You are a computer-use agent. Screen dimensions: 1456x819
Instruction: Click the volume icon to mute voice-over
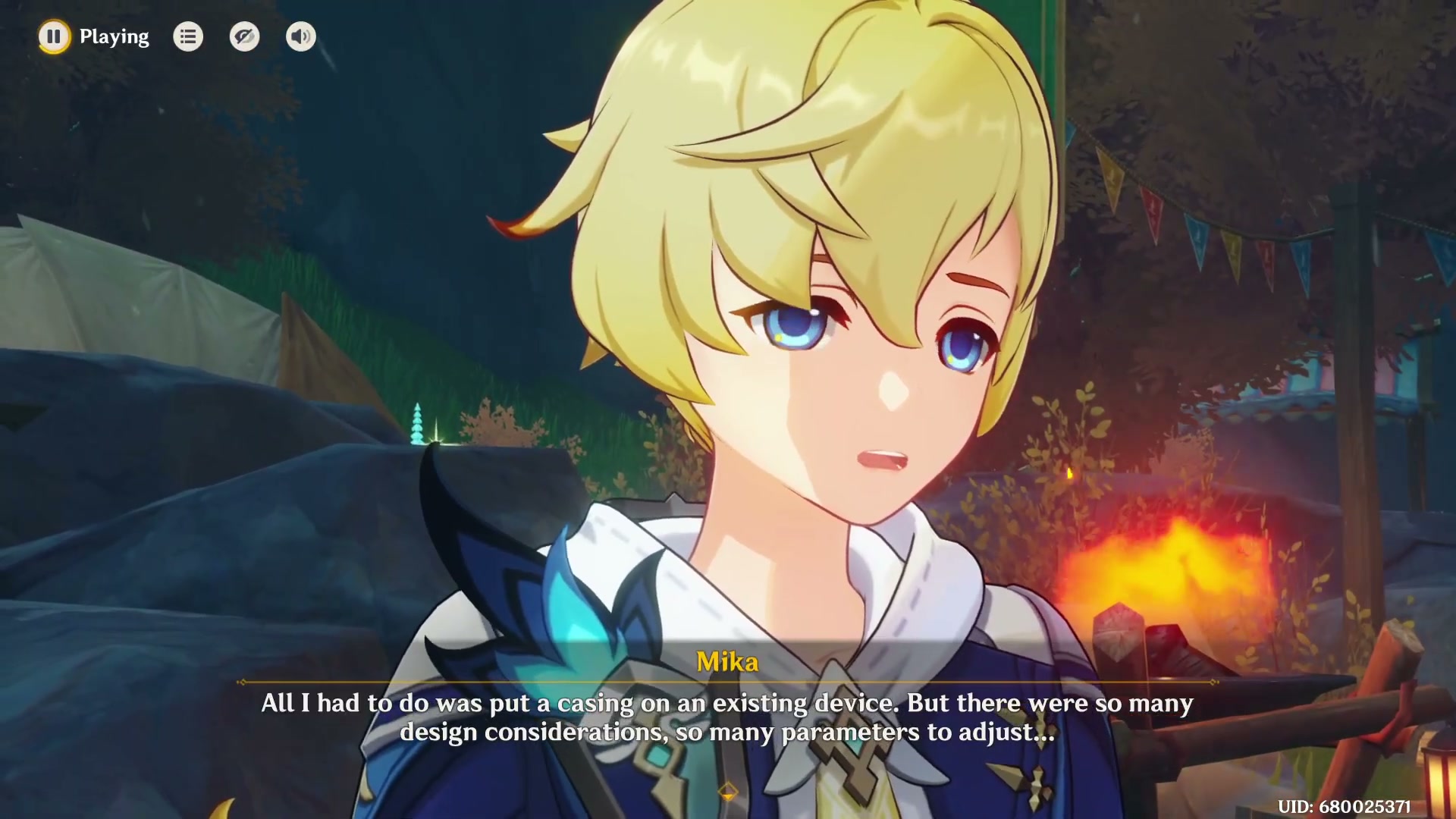coord(300,36)
